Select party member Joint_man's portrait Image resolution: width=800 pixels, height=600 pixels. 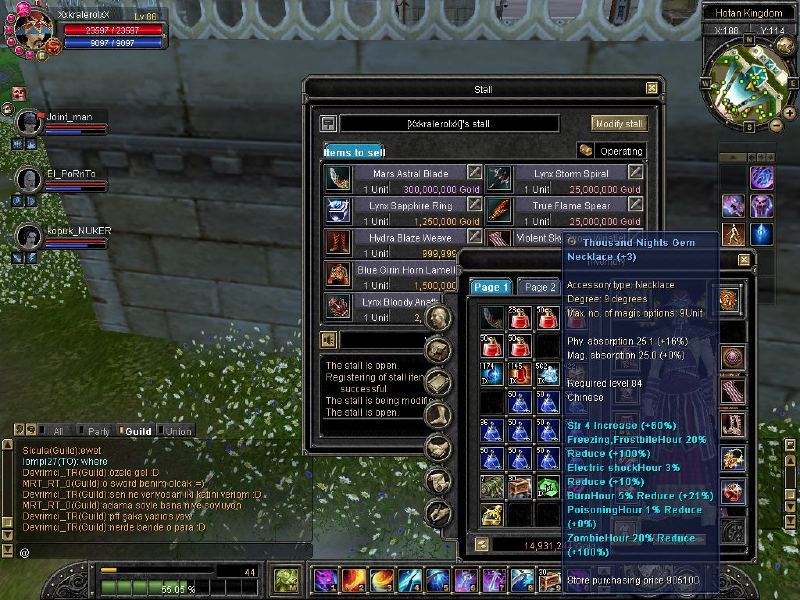[x=29, y=122]
